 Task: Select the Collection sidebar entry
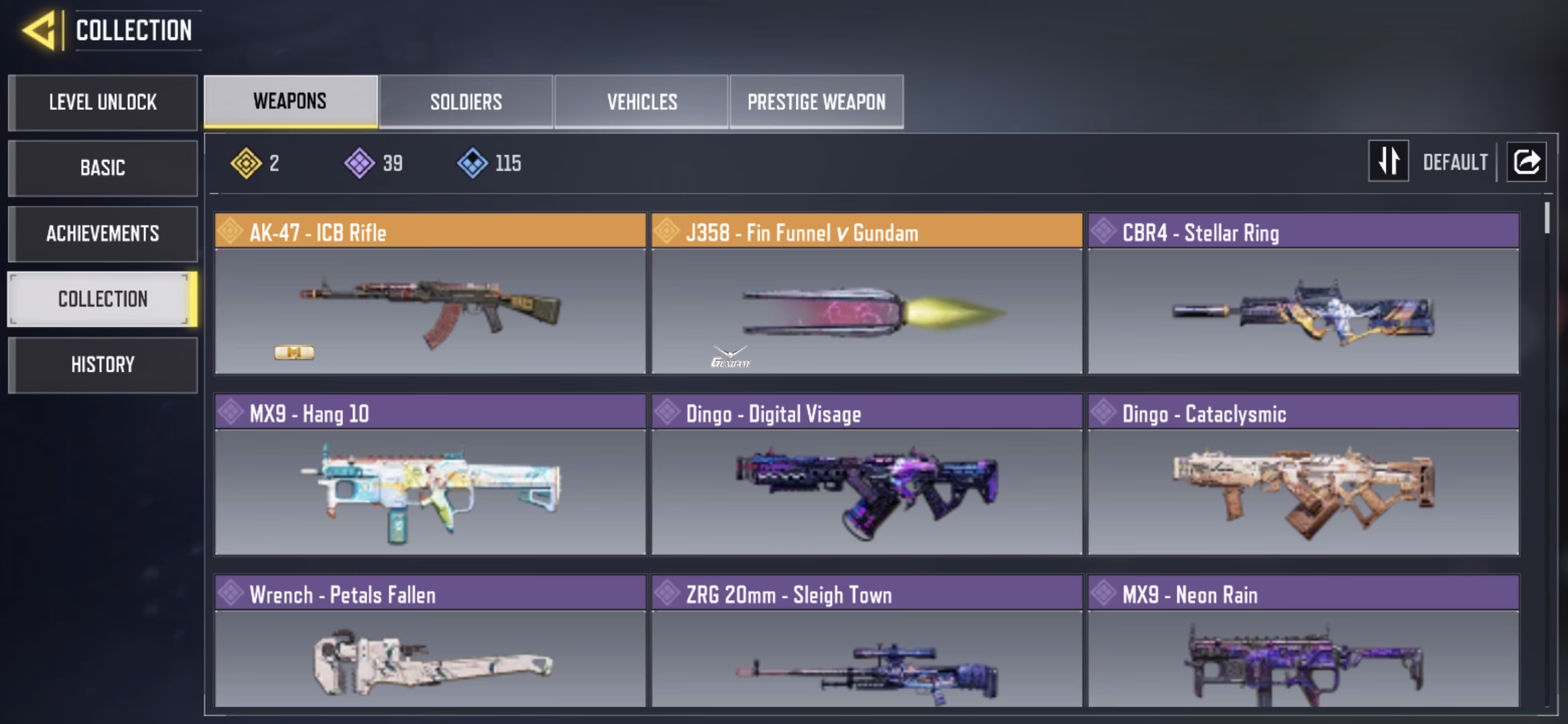coord(103,299)
